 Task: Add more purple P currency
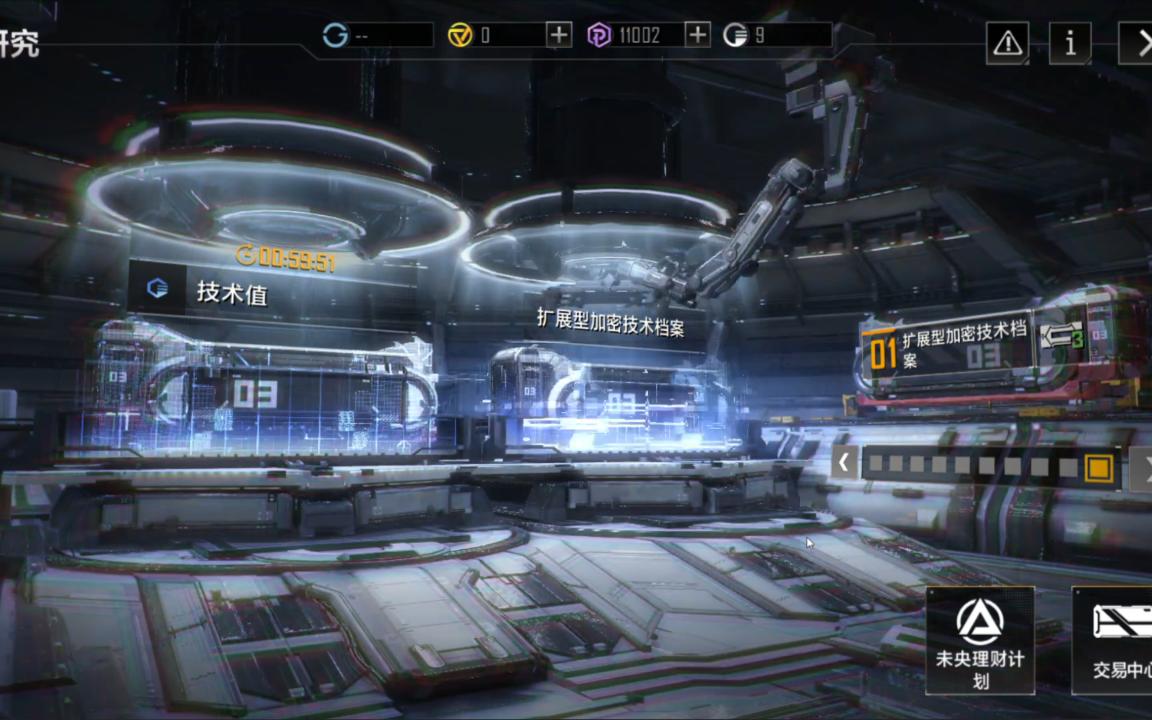[697, 35]
